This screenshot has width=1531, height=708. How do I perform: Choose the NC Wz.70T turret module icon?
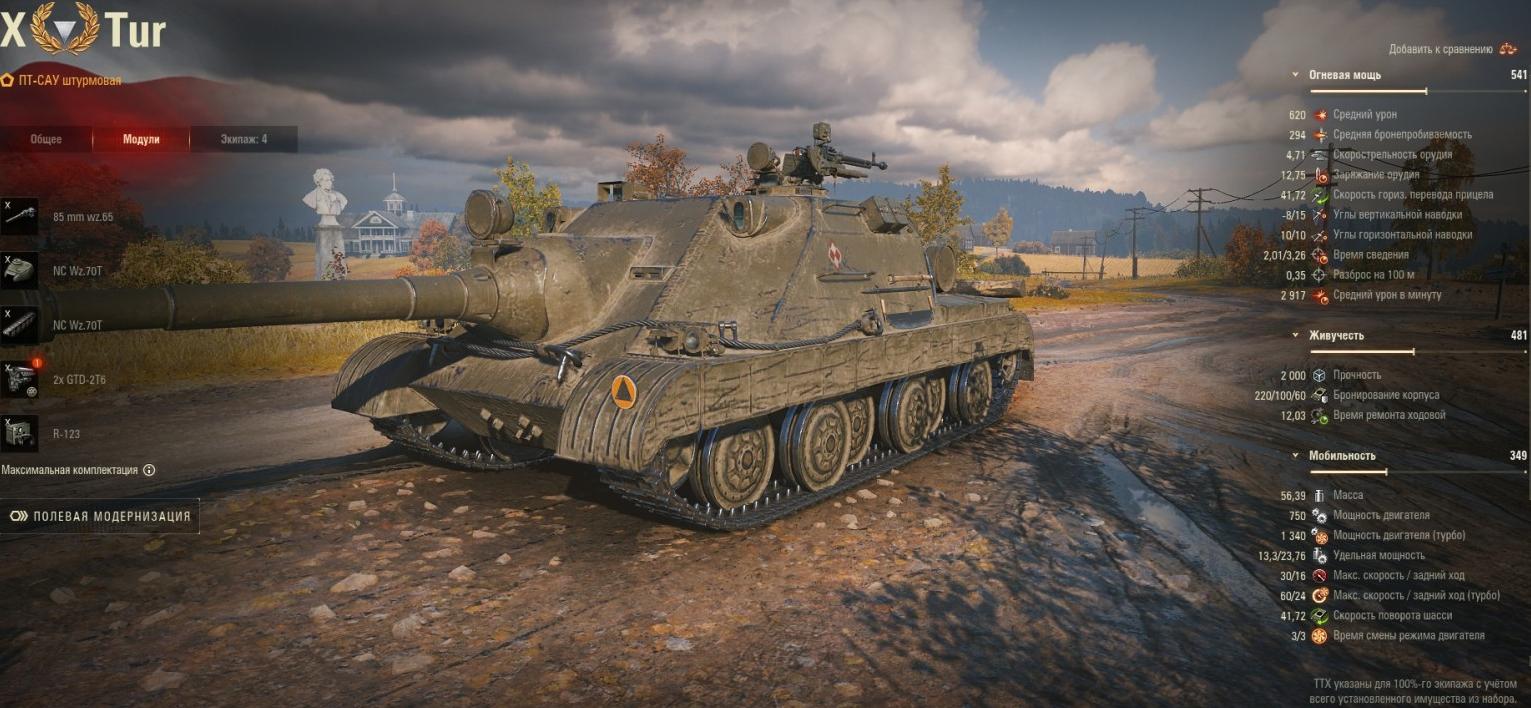click(x=20, y=270)
